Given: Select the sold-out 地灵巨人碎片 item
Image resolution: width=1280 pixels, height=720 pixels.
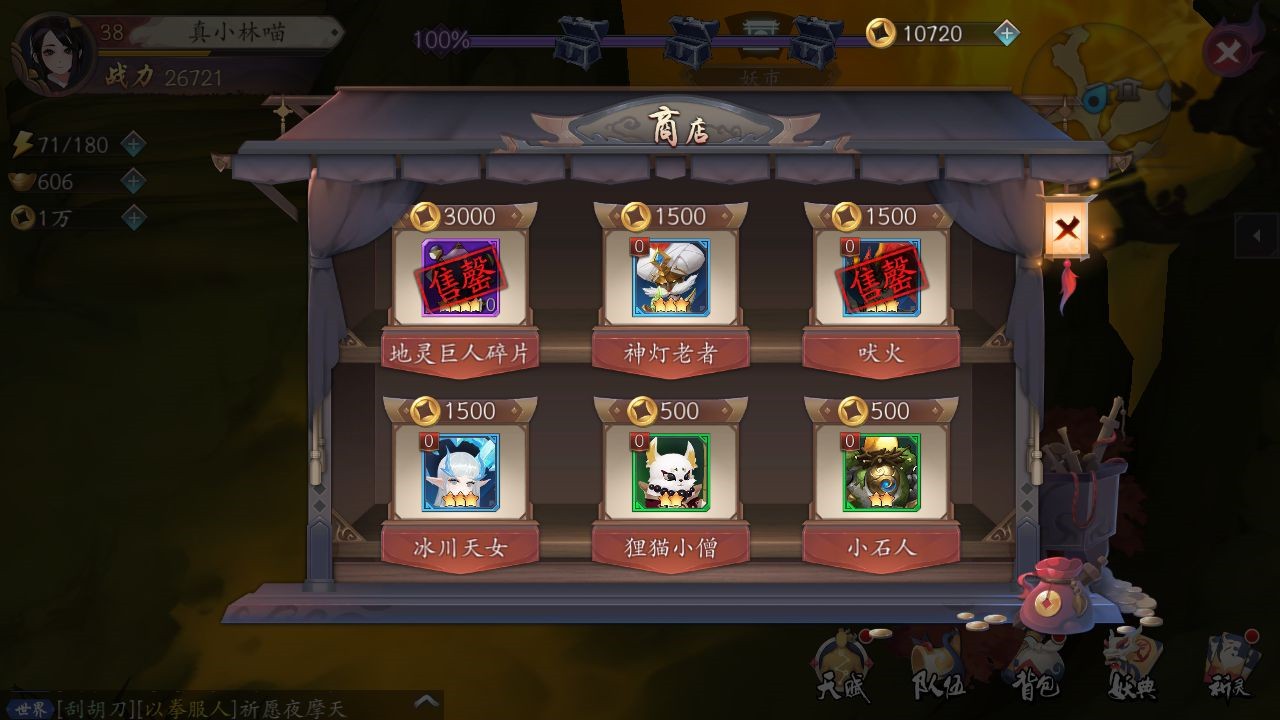Looking at the screenshot, I should [x=460, y=278].
